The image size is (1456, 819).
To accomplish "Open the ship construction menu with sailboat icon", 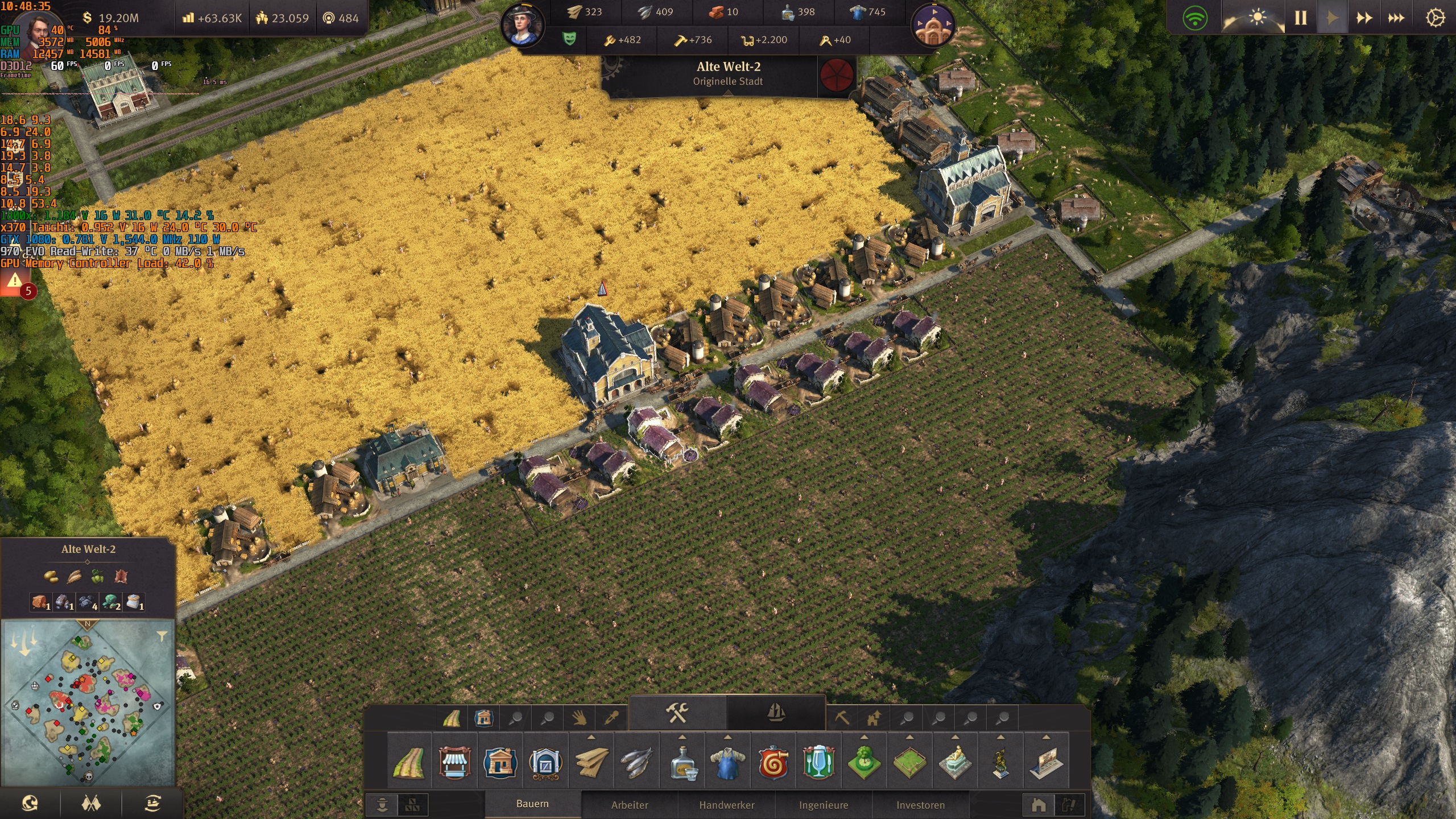I will coord(775,714).
